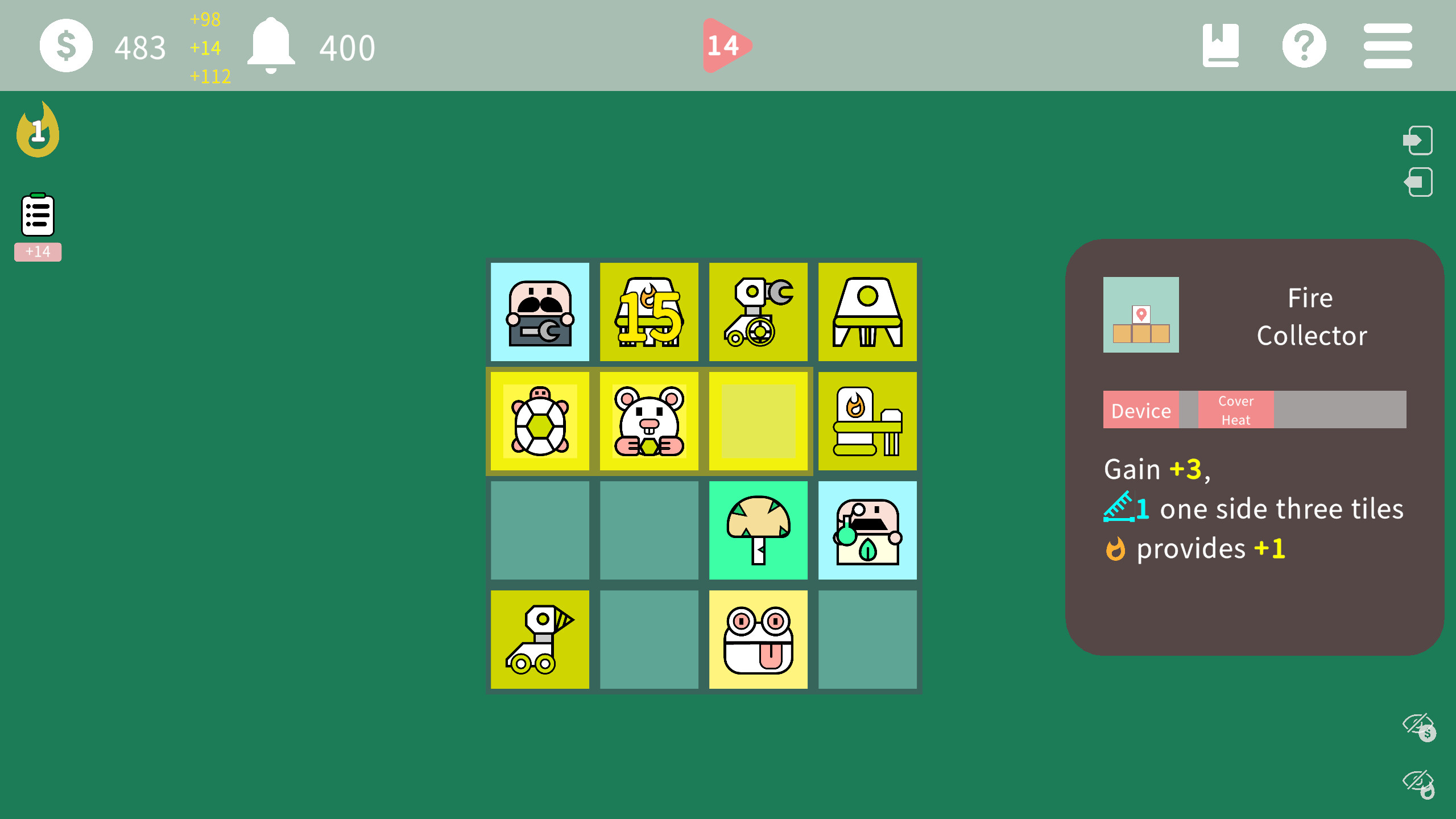Click the flame counter showing 1
The height and width of the screenshot is (819, 1456).
click(x=38, y=130)
